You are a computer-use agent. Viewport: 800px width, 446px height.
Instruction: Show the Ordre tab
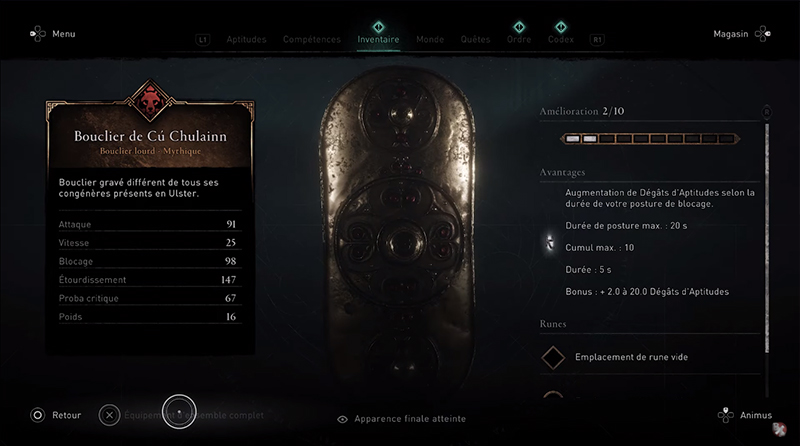[x=519, y=40]
